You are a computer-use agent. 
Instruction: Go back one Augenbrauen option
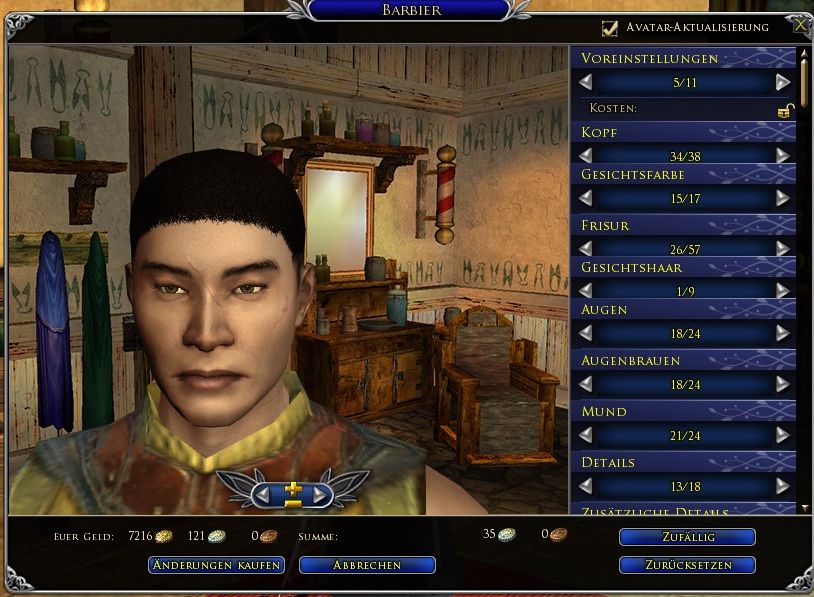click(586, 384)
